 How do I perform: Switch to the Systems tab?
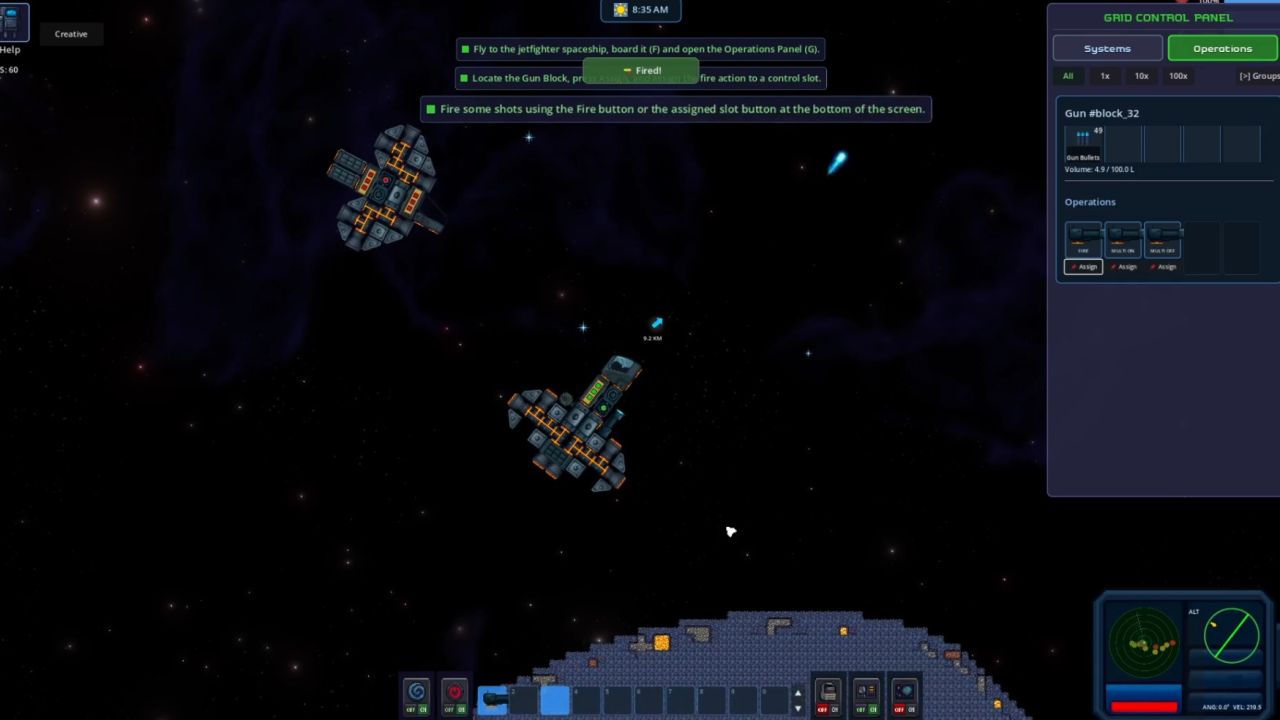[x=1107, y=48]
